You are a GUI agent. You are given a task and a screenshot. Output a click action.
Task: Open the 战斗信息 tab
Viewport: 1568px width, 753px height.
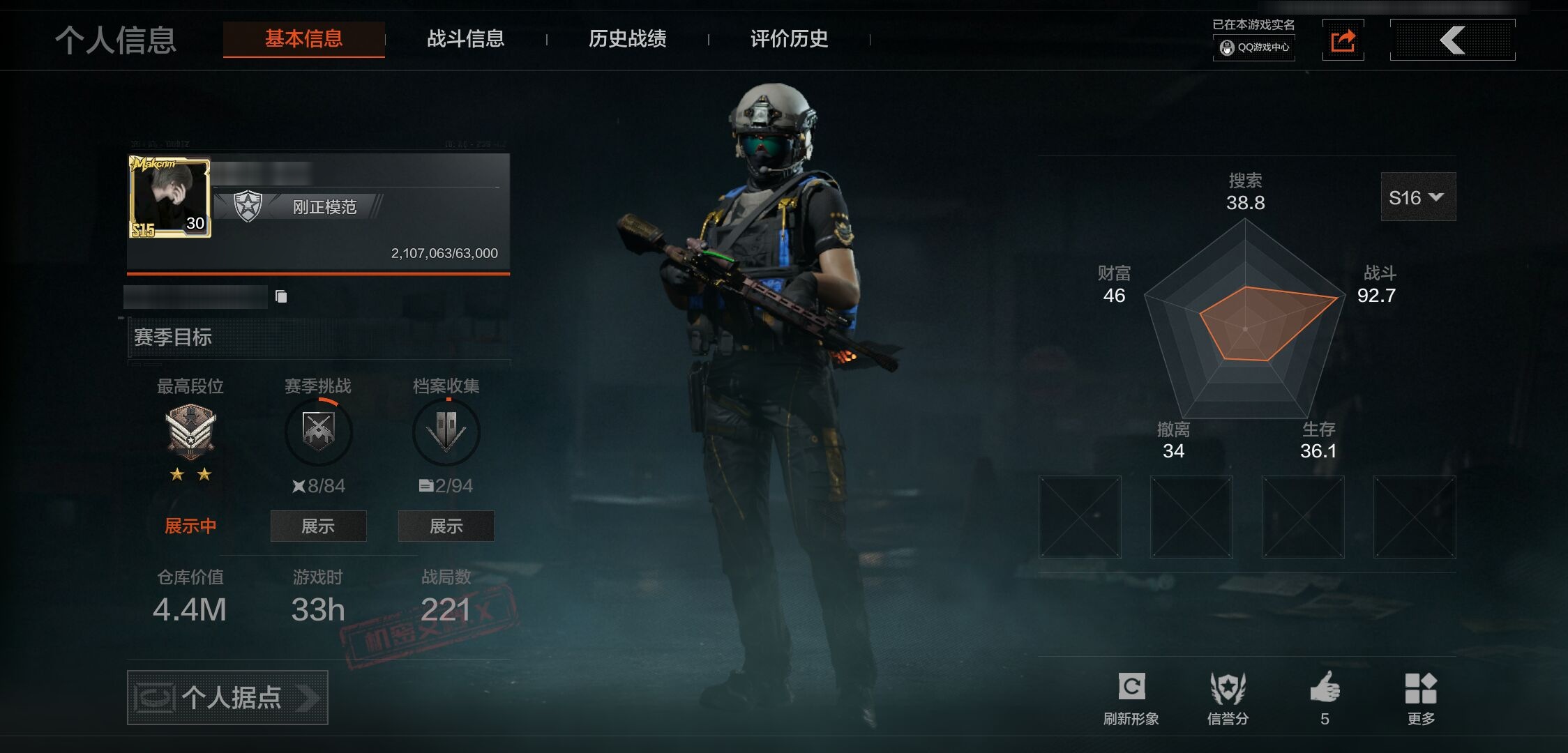pos(465,39)
